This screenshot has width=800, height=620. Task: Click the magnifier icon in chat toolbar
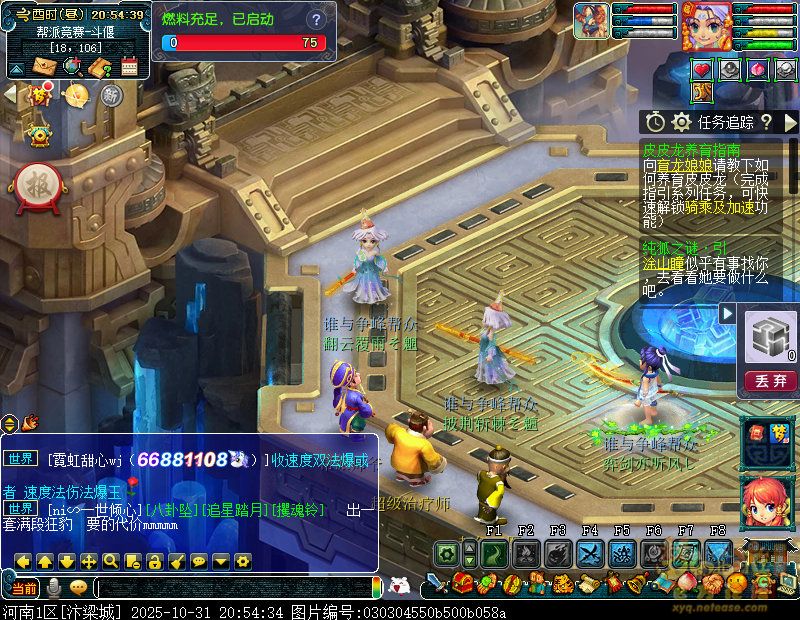tap(110, 561)
